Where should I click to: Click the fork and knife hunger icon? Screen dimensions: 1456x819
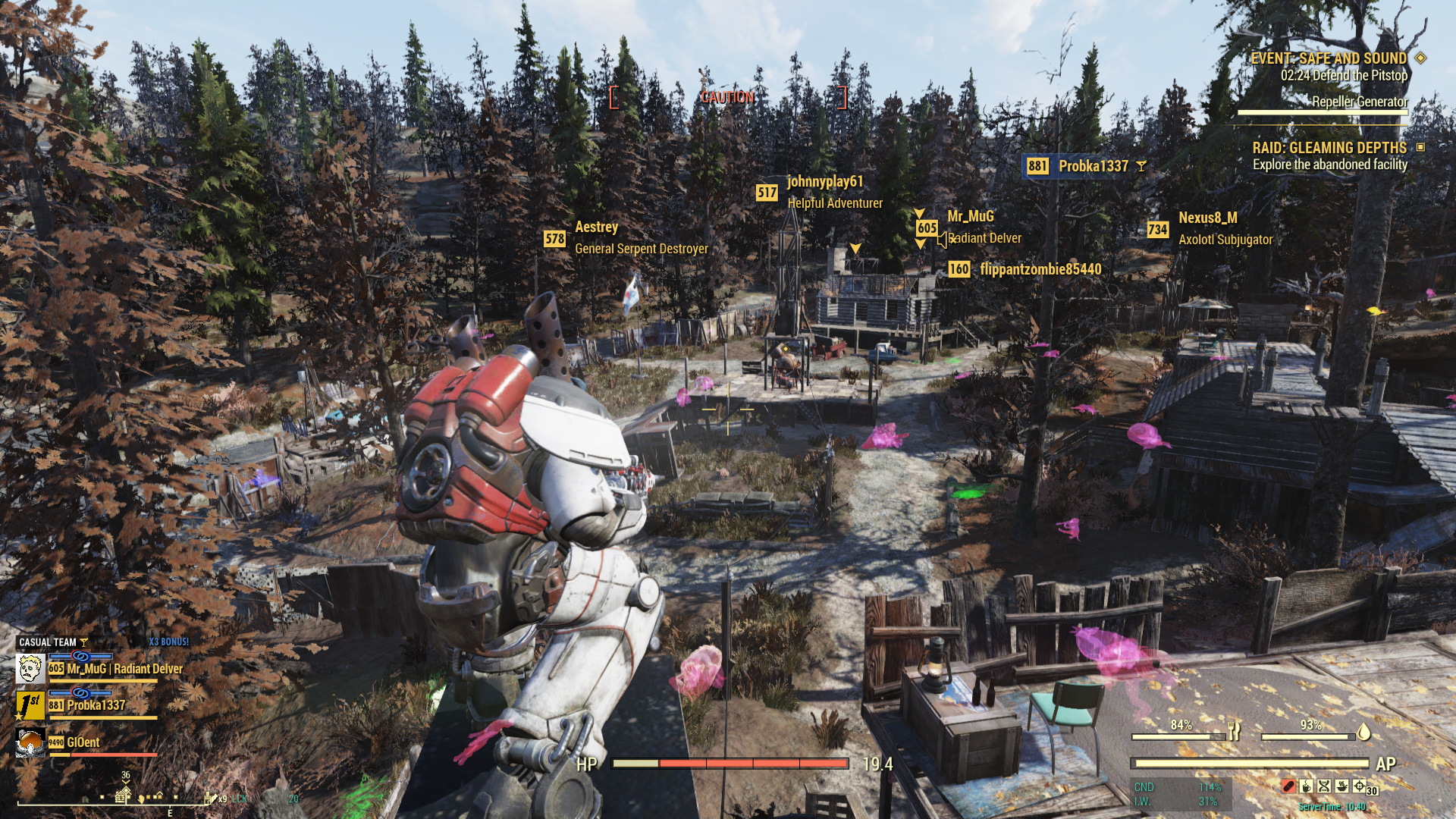pyautogui.click(x=1235, y=732)
